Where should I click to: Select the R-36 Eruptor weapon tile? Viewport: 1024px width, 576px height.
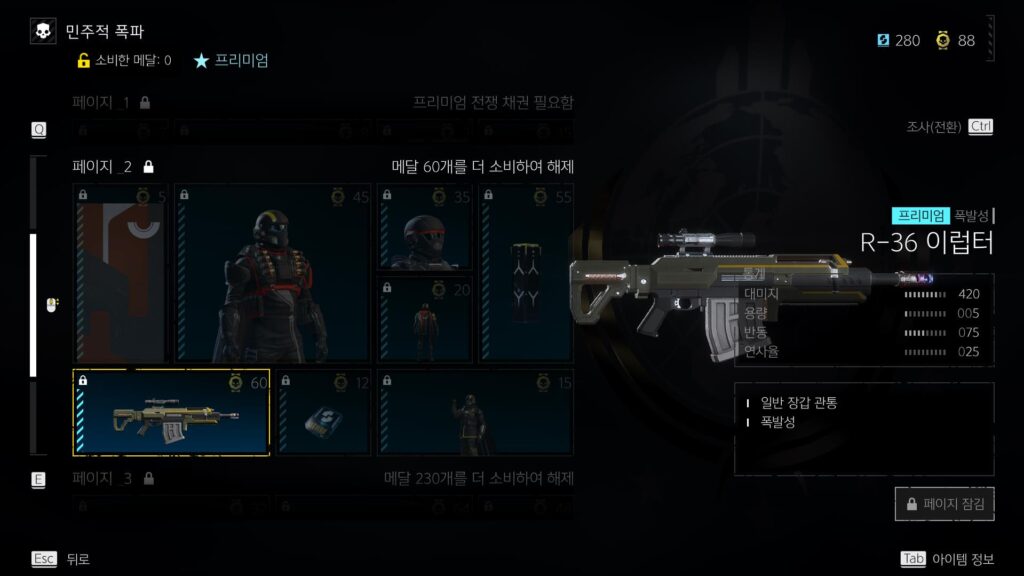pos(171,412)
